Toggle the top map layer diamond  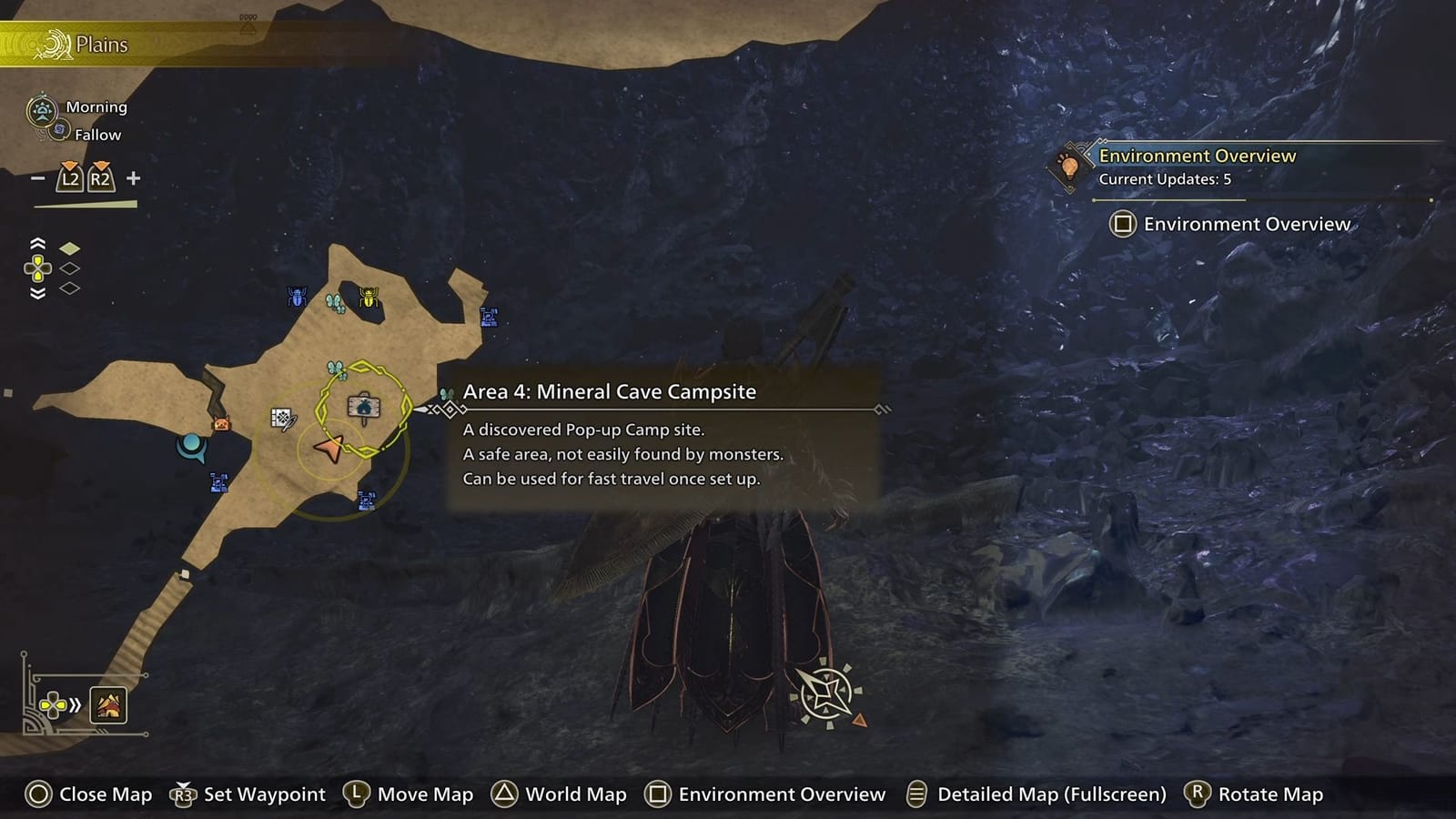pos(69,248)
